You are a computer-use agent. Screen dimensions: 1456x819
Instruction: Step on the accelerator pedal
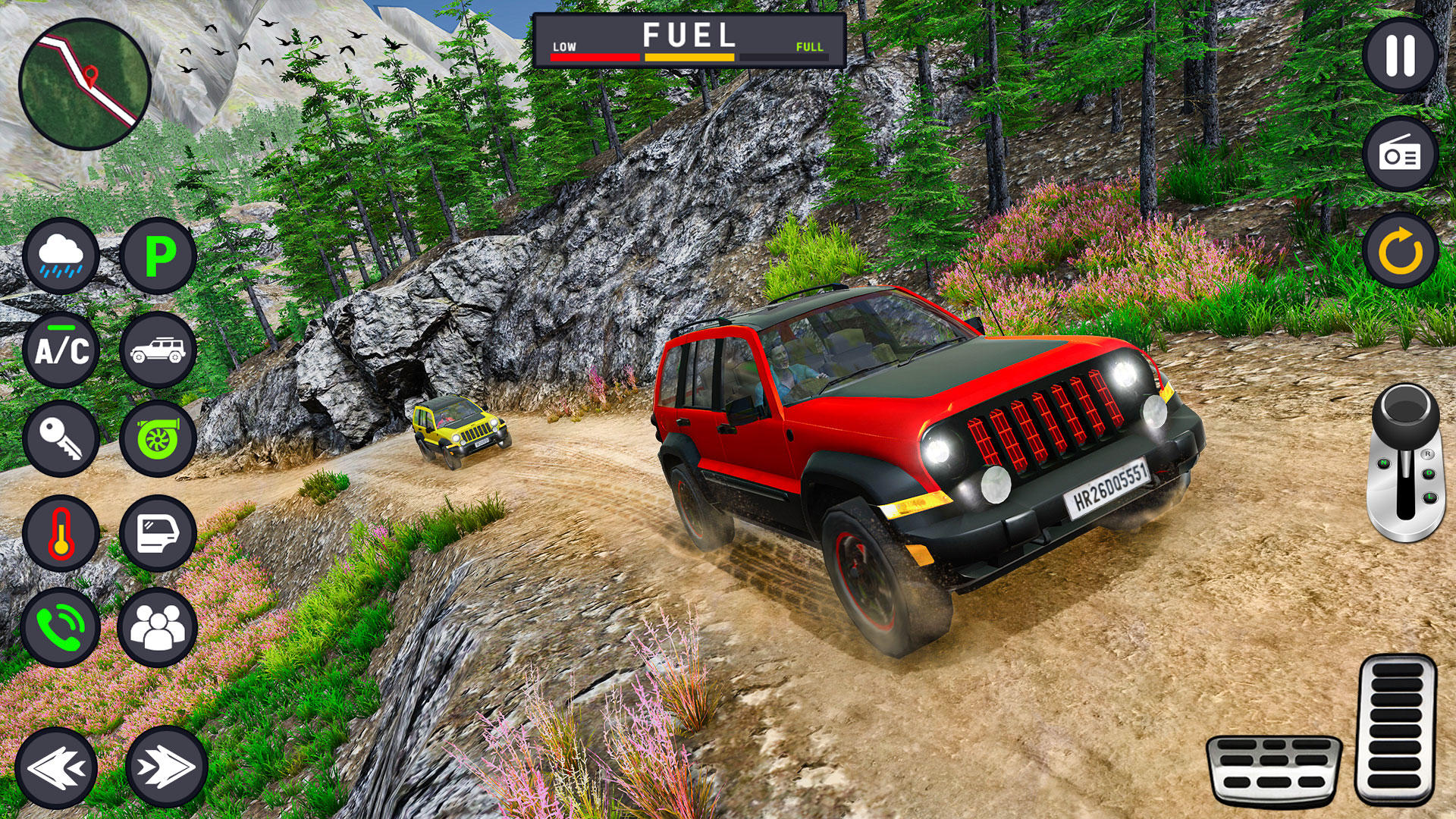[x=1396, y=730]
